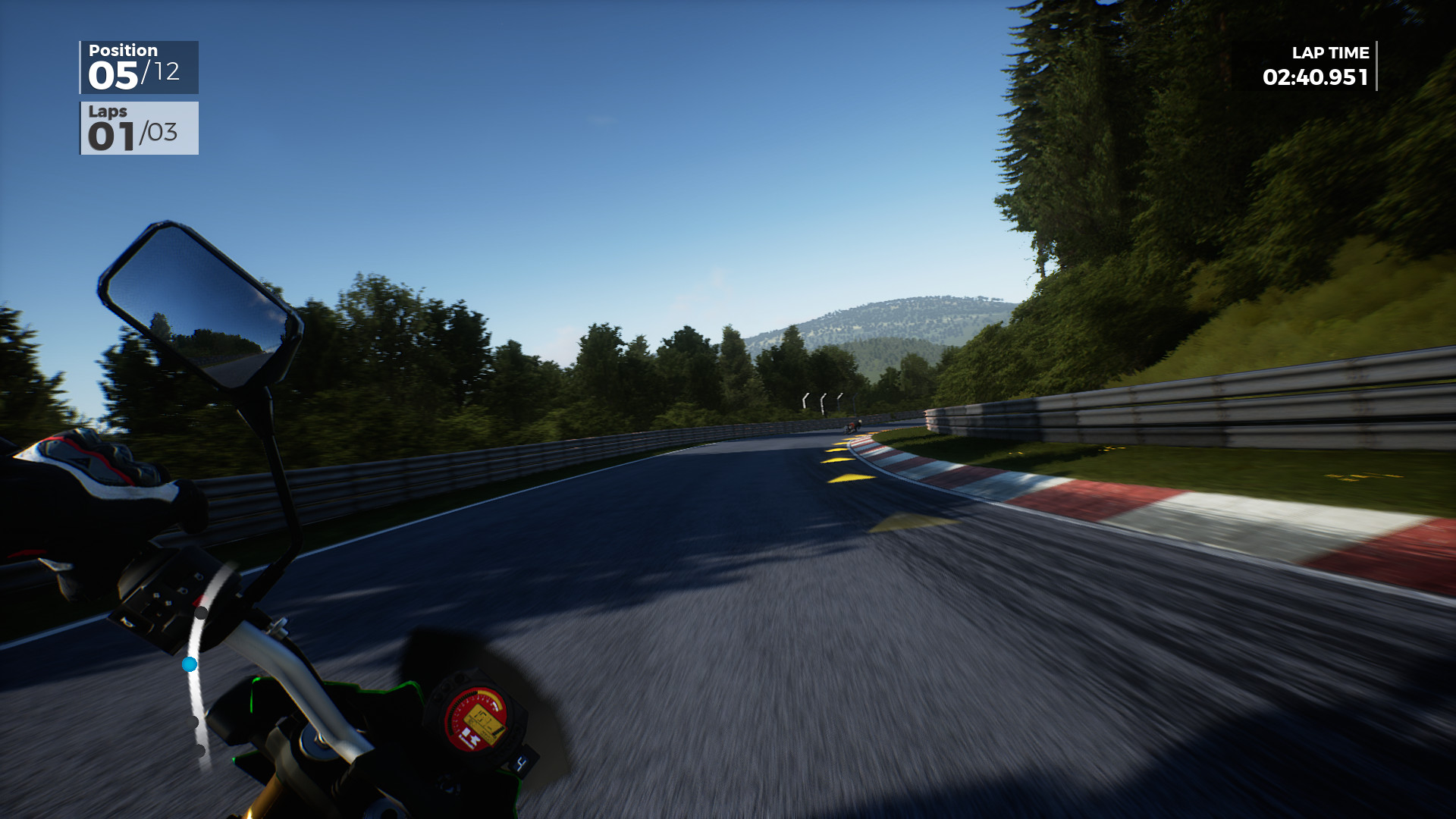Select the Laps HUD panel header
This screenshot has width=1456, height=819.
(108, 112)
